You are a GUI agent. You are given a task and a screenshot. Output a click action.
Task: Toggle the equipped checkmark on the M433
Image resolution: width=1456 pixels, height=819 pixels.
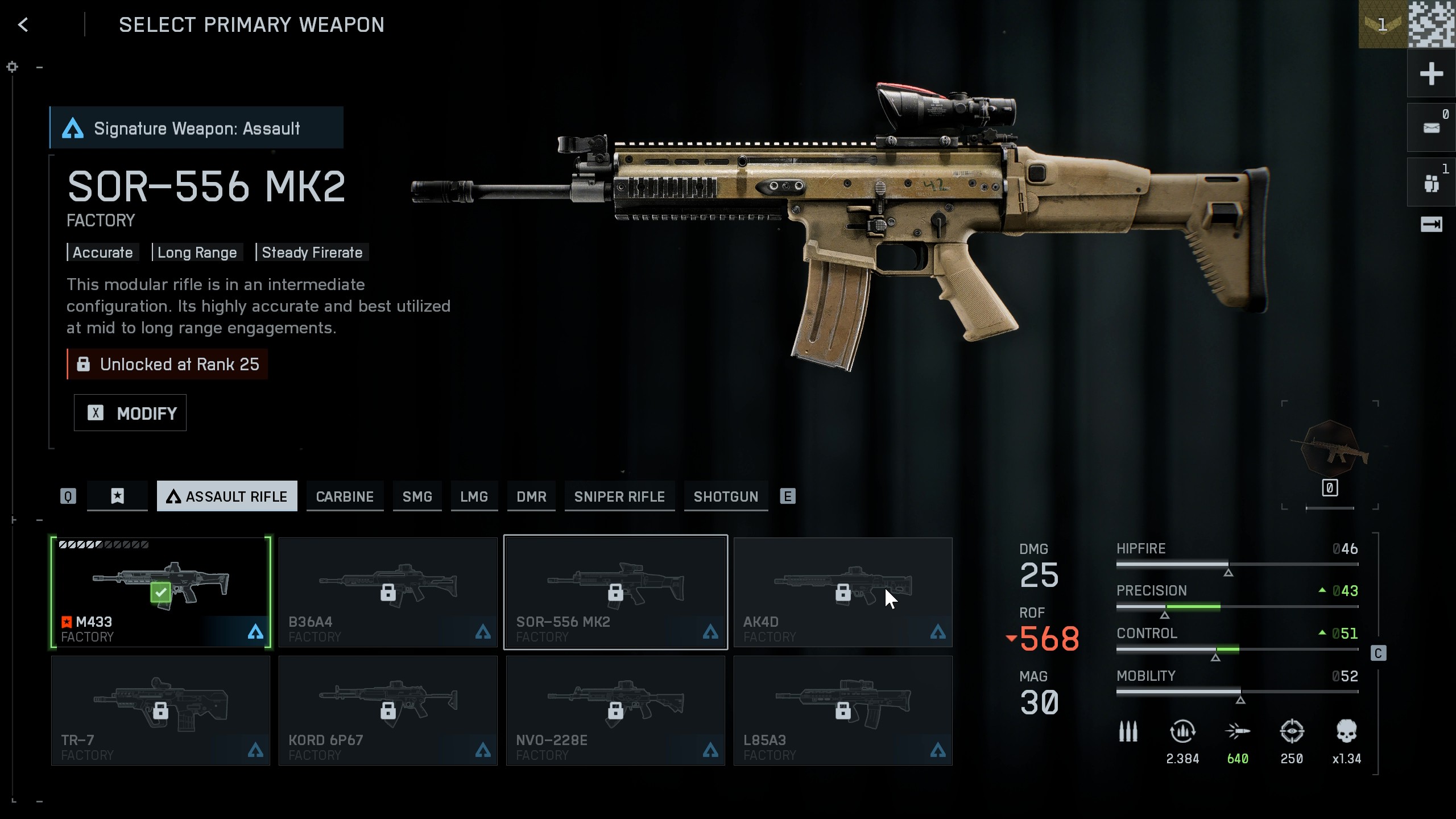pos(160,591)
